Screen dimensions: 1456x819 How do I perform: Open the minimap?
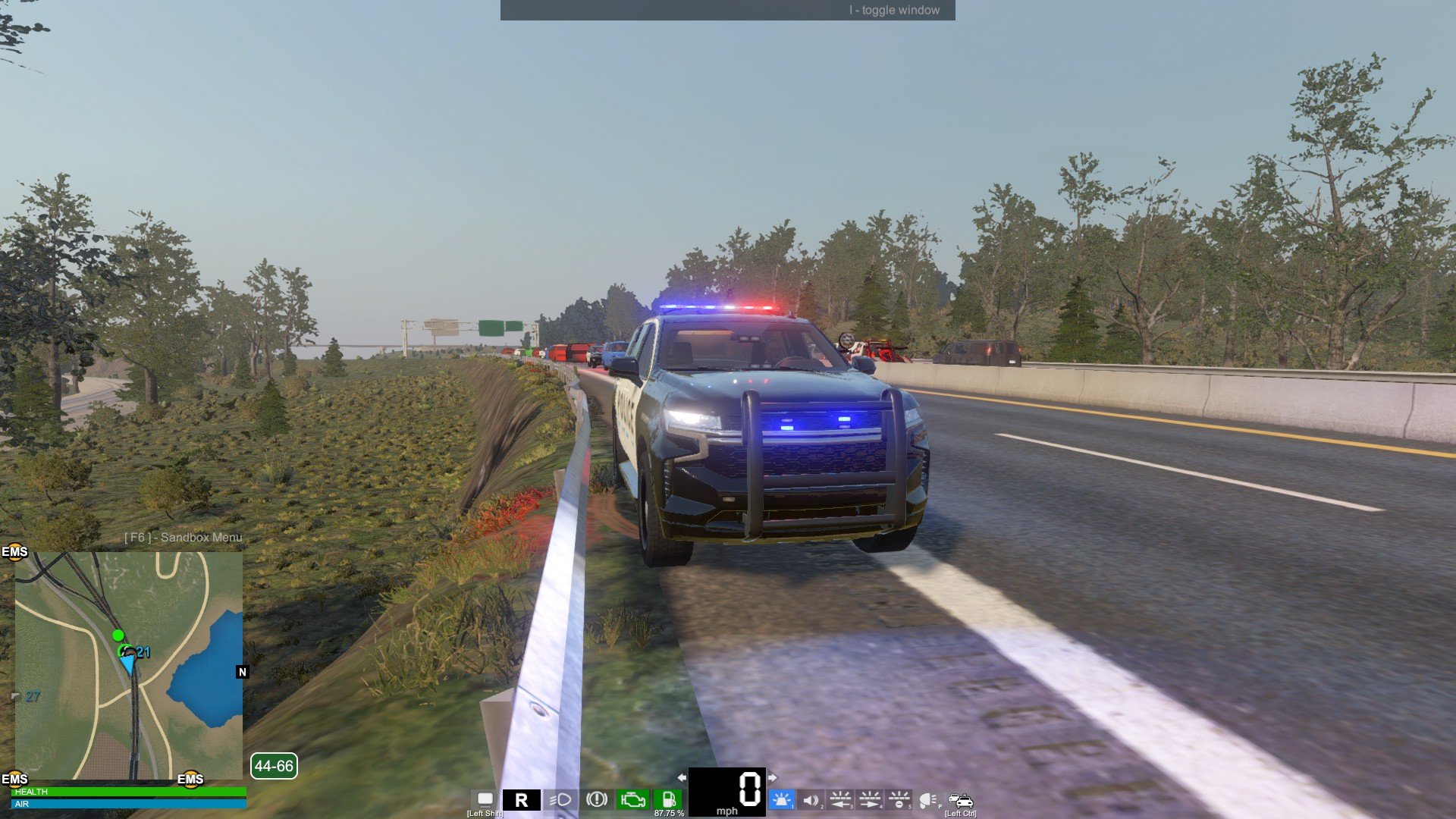129,665
